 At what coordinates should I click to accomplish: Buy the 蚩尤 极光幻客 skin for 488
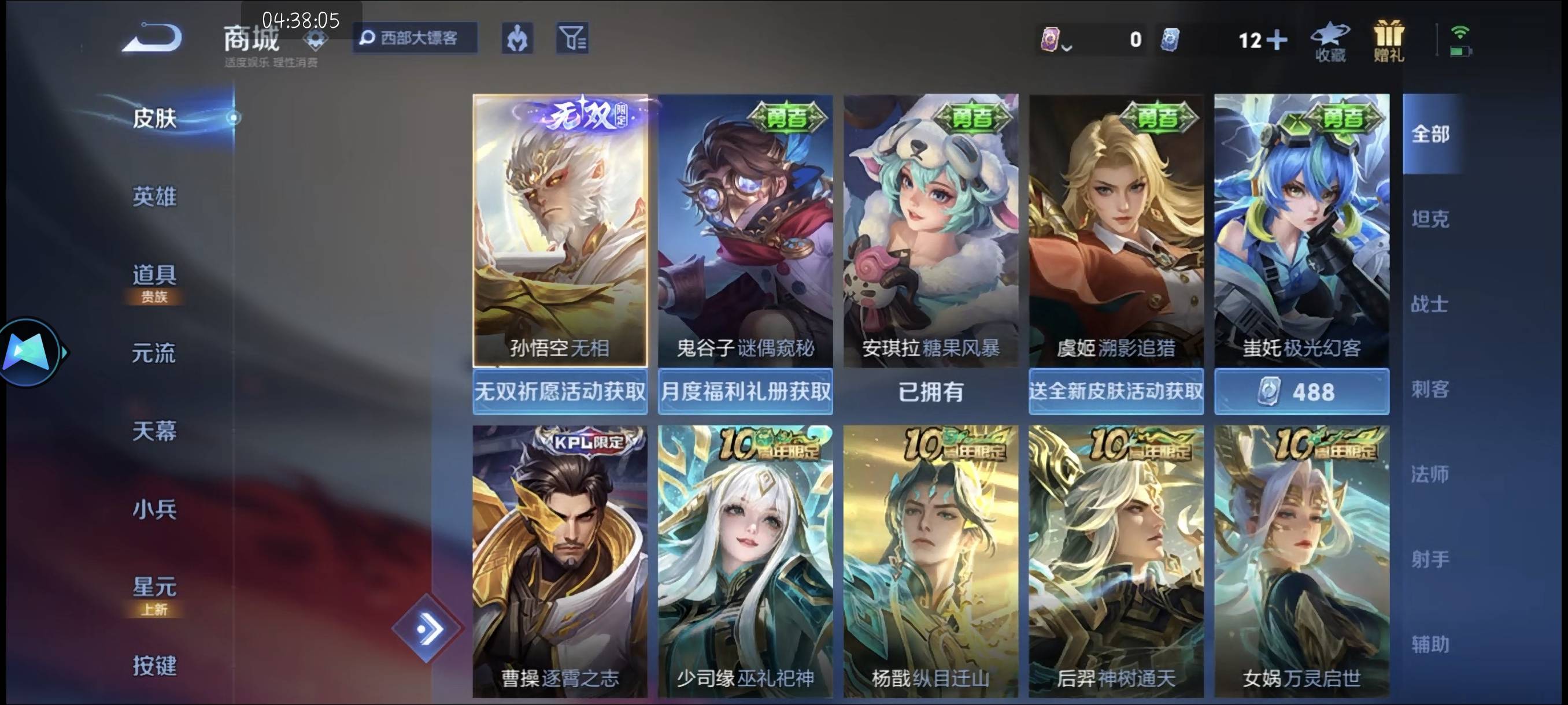[x=1301, y=392]
